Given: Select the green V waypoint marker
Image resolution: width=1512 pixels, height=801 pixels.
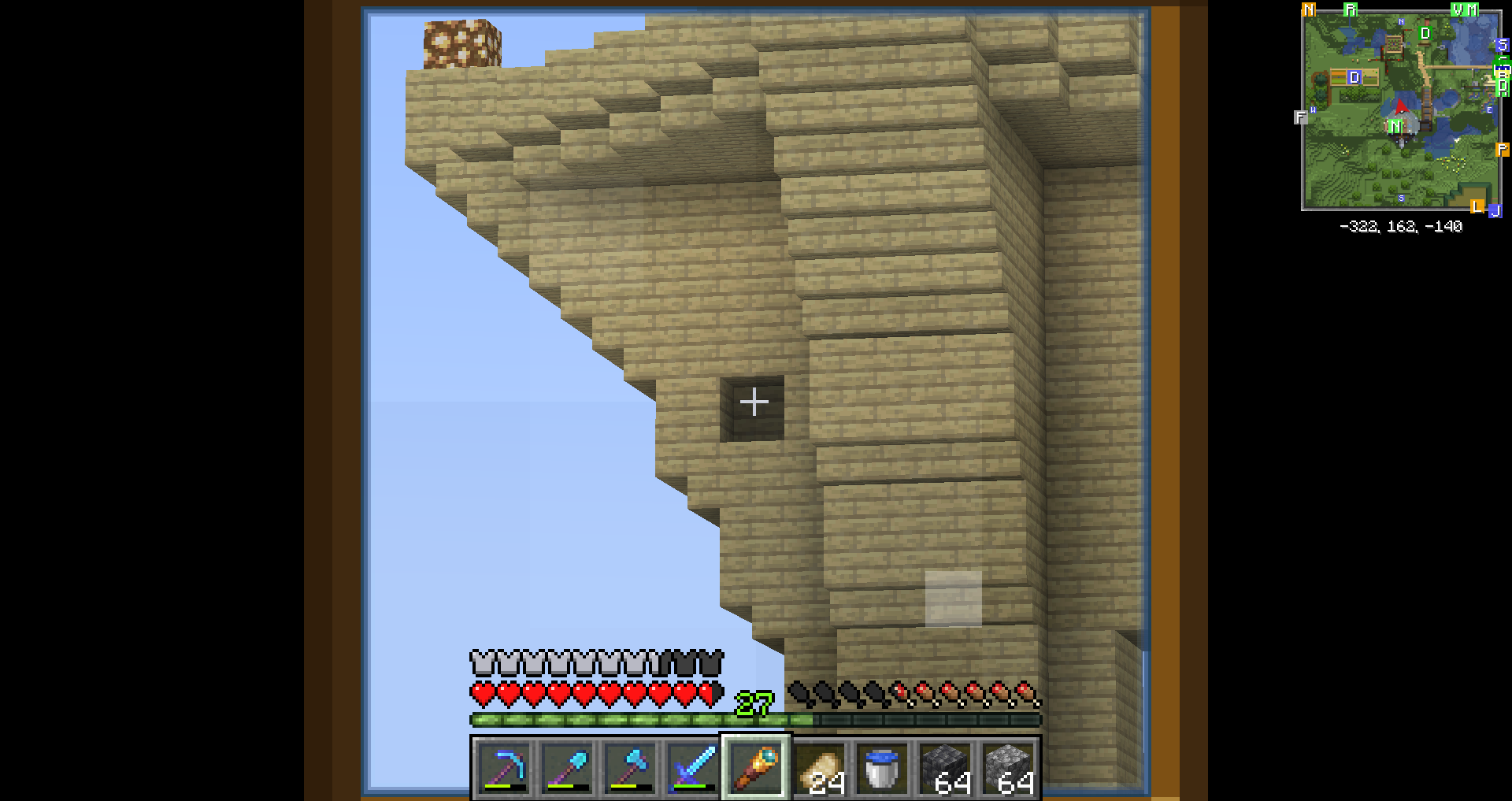Looking at the screenshot, I should pos(1458,10).
